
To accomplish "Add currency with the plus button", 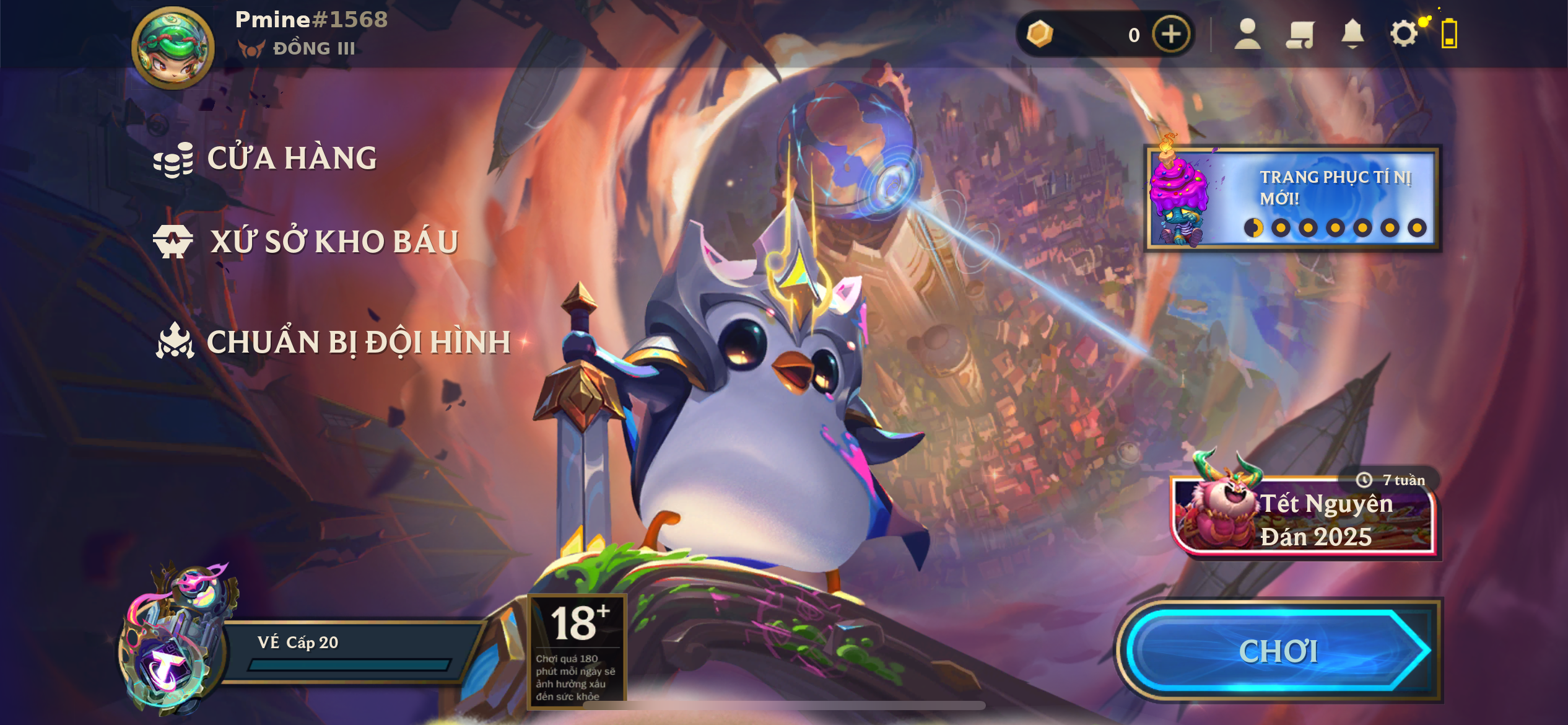I will tap(1170, 34).
